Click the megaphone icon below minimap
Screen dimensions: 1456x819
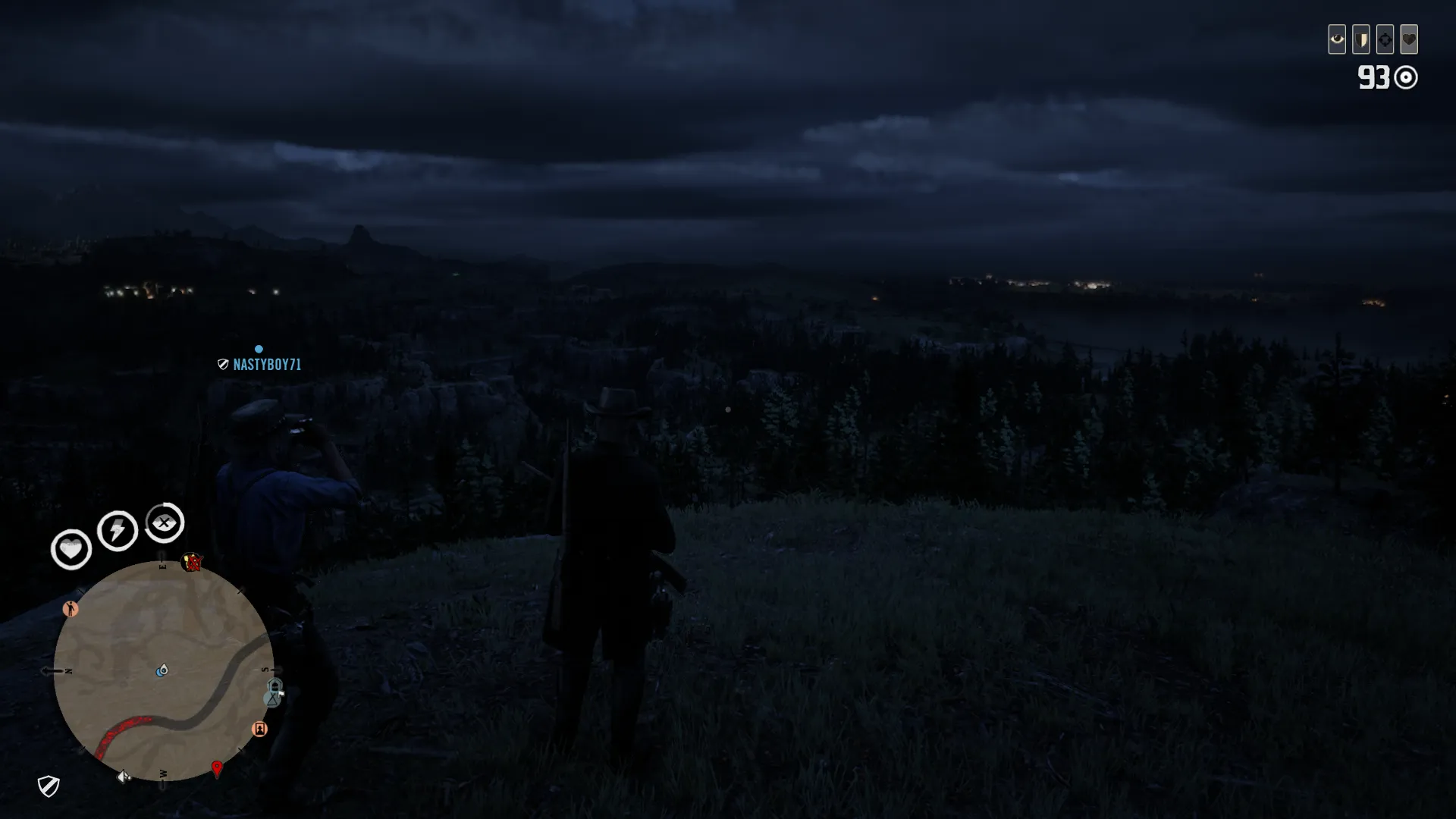pyautogui.click(x=124, y=777)
